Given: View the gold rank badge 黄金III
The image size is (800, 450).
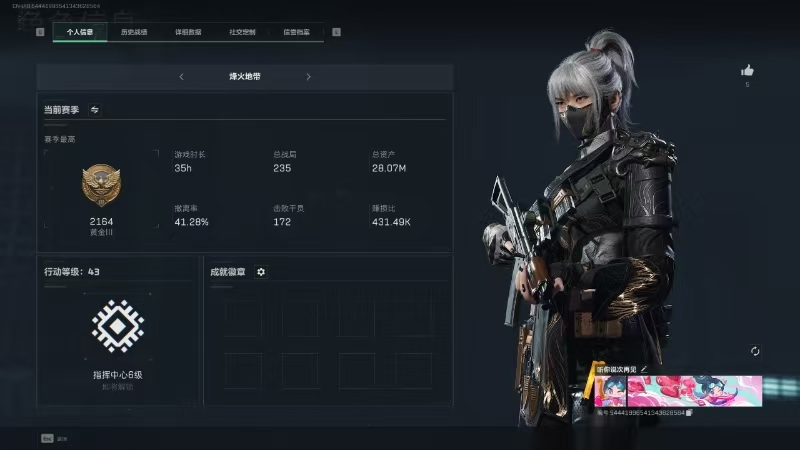Looking at the screenshot, I should [101, 187].
